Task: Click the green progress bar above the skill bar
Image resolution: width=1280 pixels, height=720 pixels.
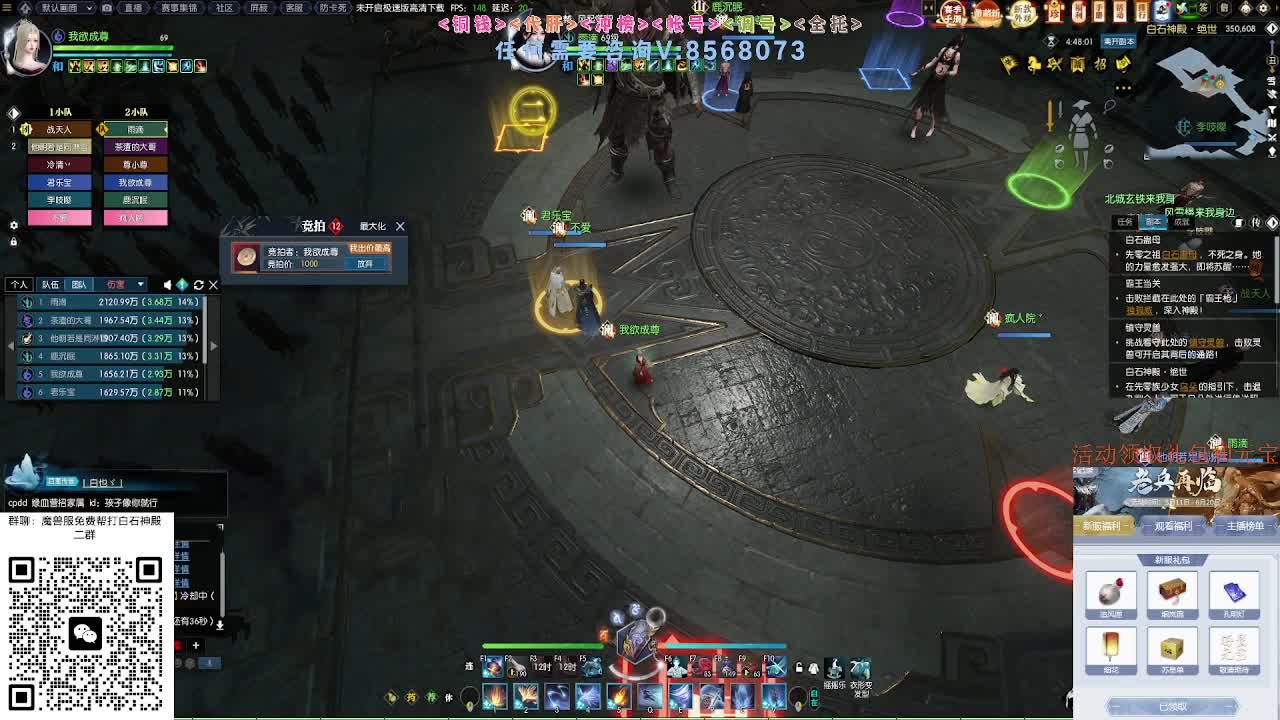Action: [x=545, y=646]
